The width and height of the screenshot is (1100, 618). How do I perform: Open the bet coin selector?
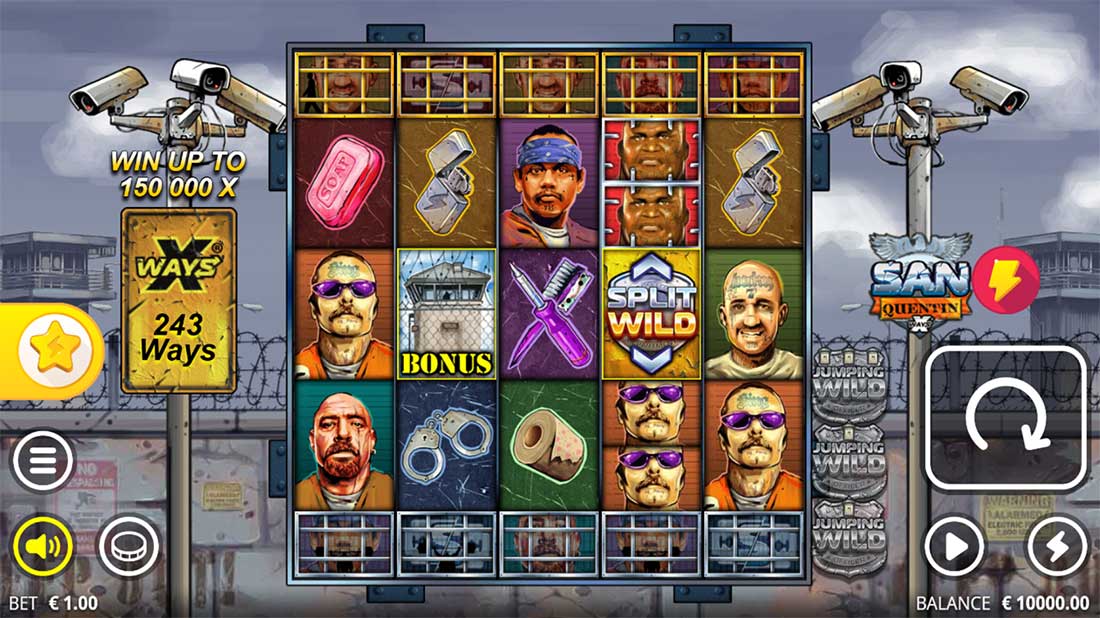pos(128,546)
